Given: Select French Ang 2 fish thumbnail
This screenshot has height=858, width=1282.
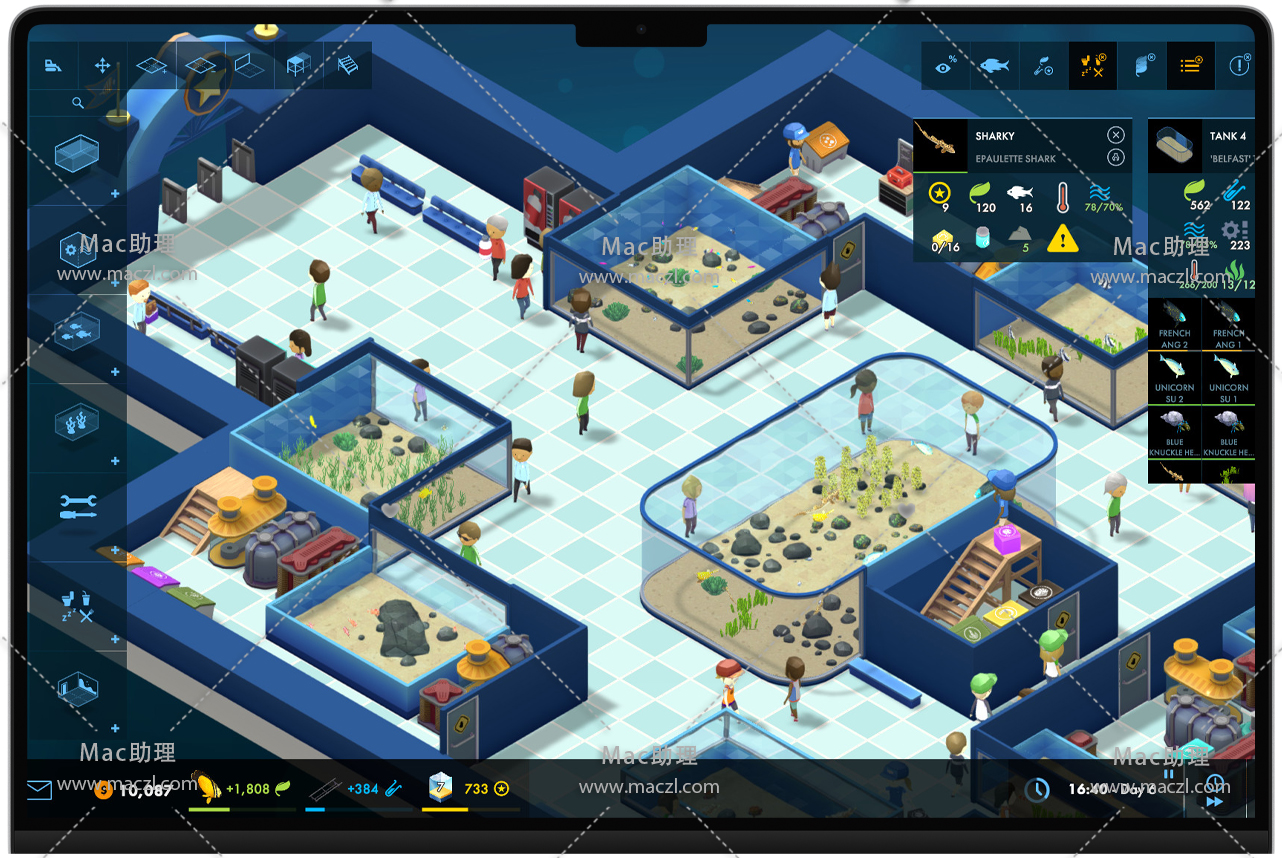Looking at the screenshot, I should [x=1174, y=324].
